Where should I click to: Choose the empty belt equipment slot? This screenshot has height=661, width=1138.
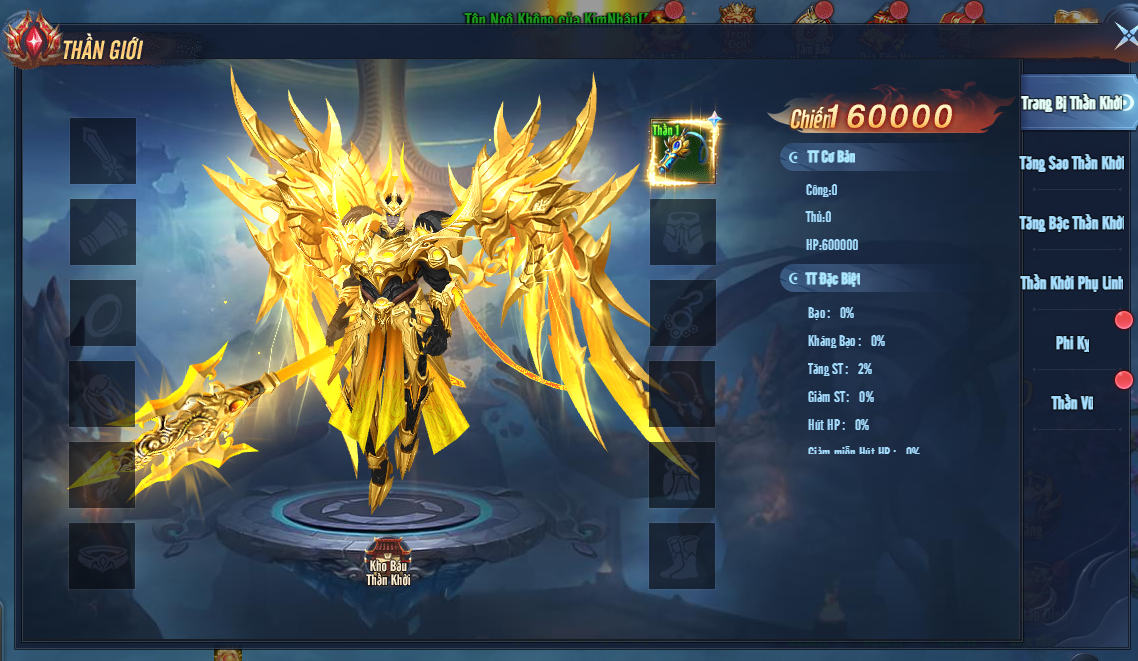coord(102,556)
